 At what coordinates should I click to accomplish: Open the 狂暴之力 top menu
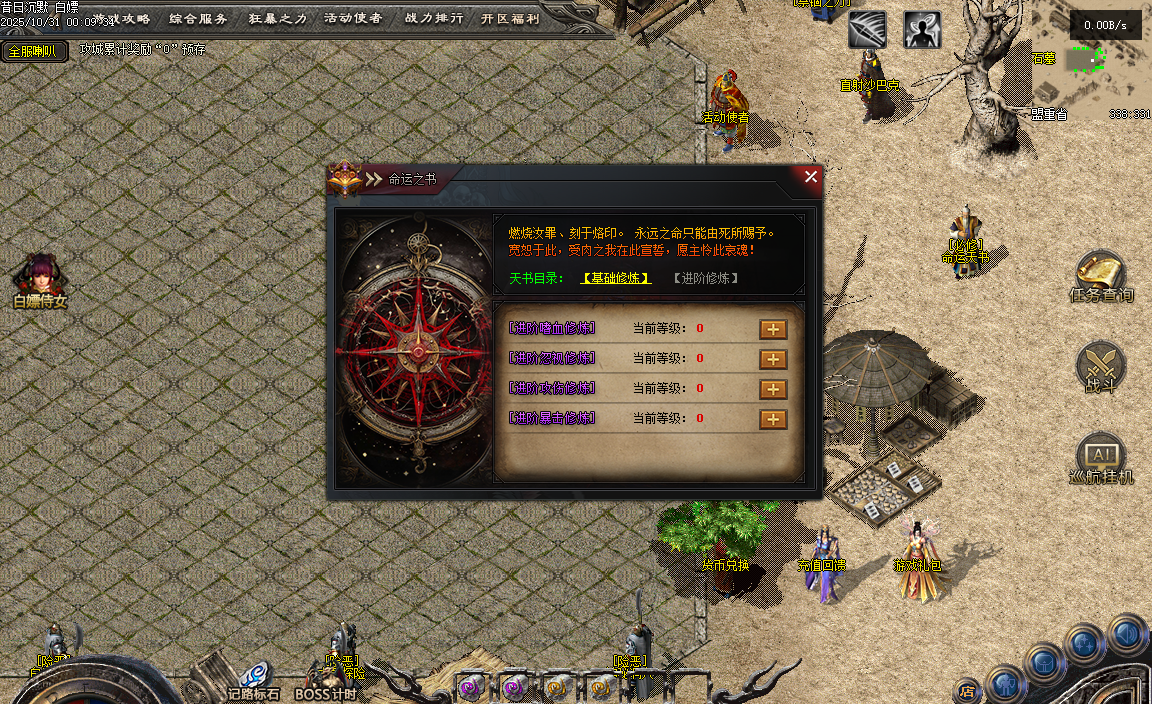pyautogui.click(x=277, y=18)
